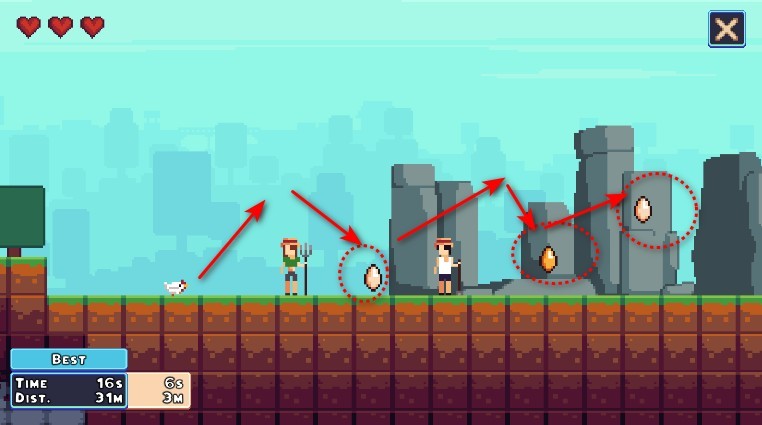
Task: Close the game with the X button
Action: click(727, 29)
